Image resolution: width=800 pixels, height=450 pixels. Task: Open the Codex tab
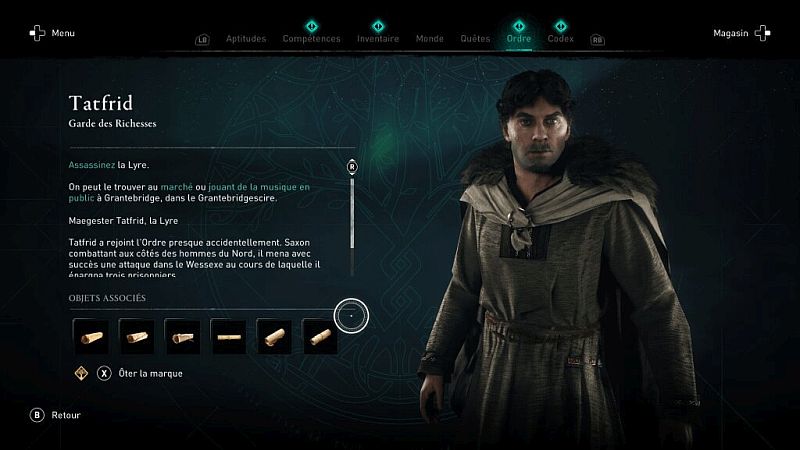561,39
